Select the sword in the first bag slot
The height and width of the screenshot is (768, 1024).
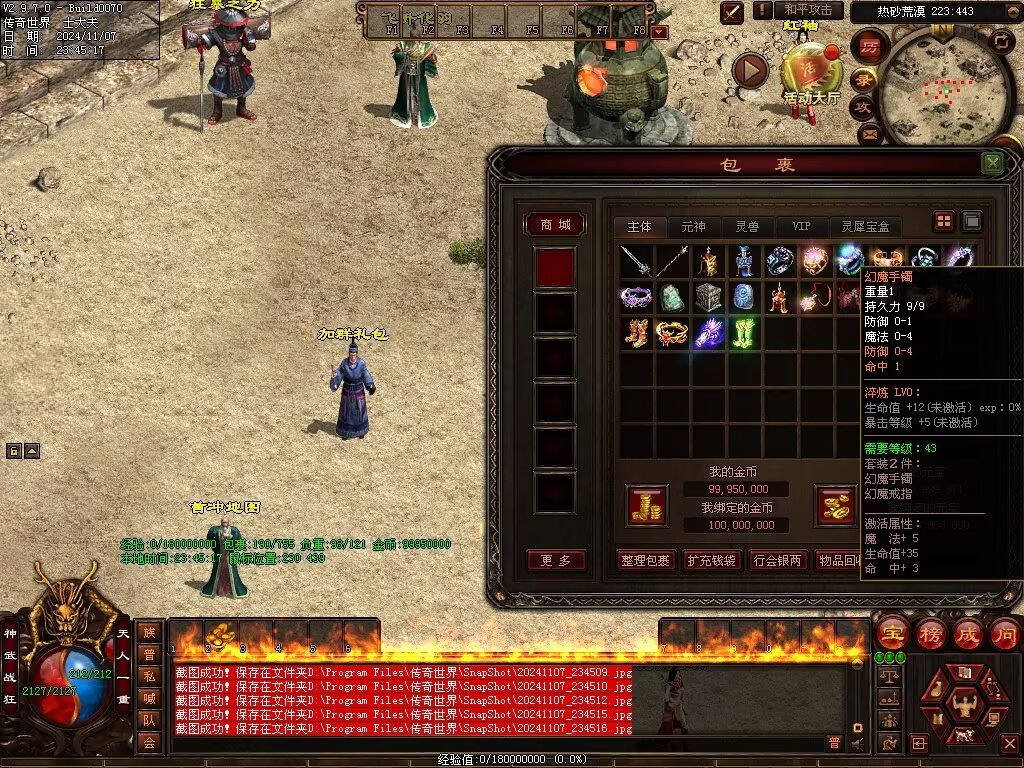(636, 261)
